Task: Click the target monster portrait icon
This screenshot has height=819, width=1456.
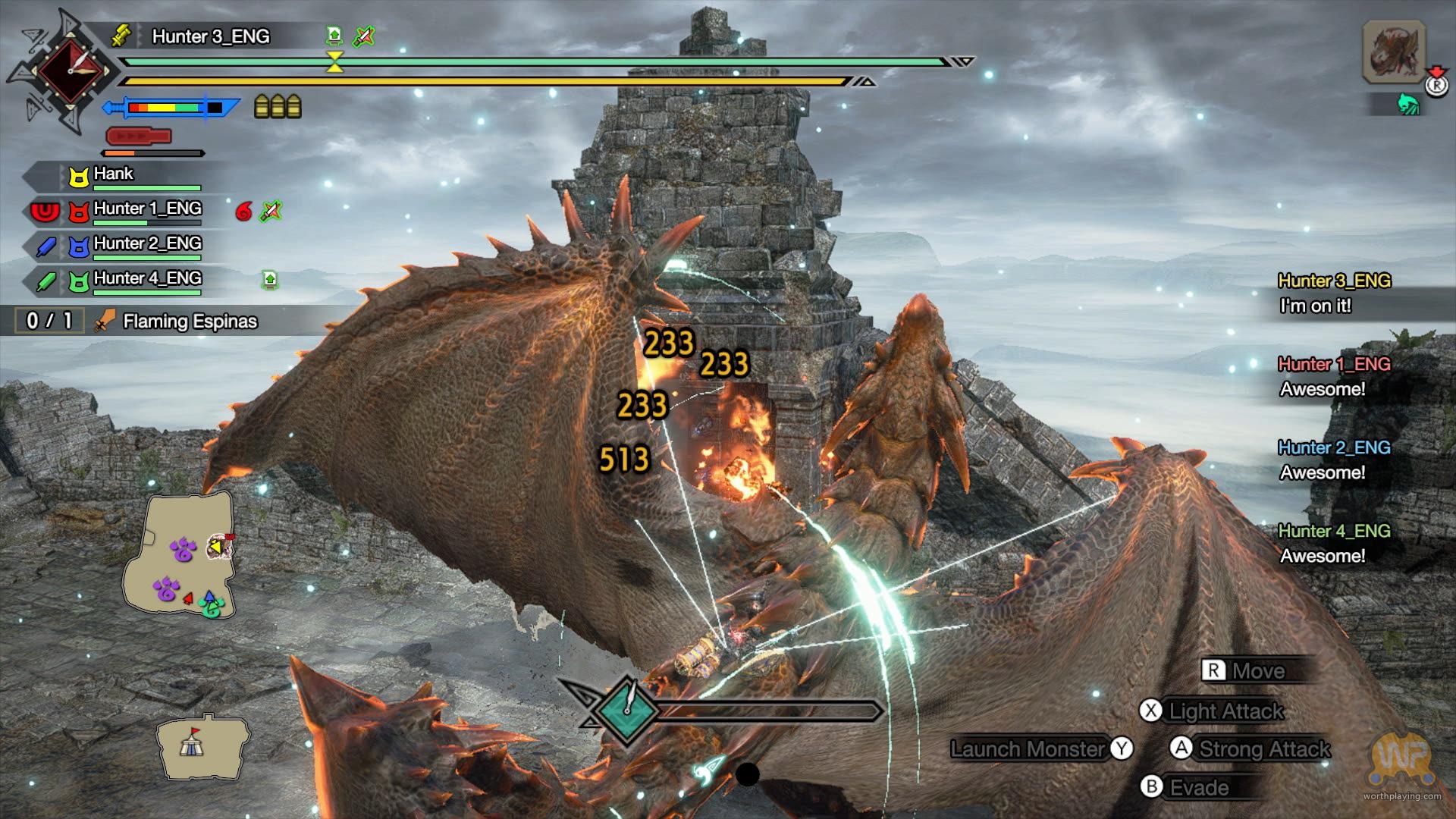Action: (x=1394, y=52)
